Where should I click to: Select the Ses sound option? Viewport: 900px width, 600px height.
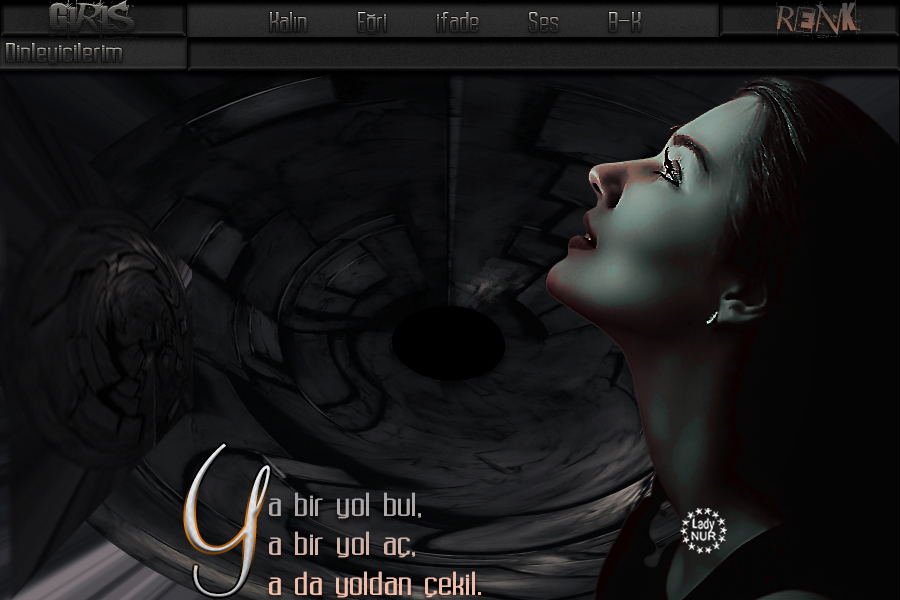(543, 23)
